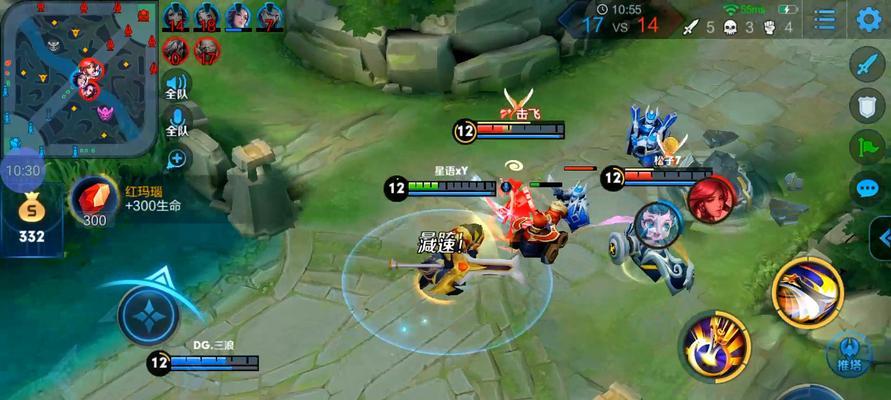The height and width of the screenshot is (400, 891).
Task: Activate the golden dash skill
Action: pyautogui.click(x=807, y=292)
